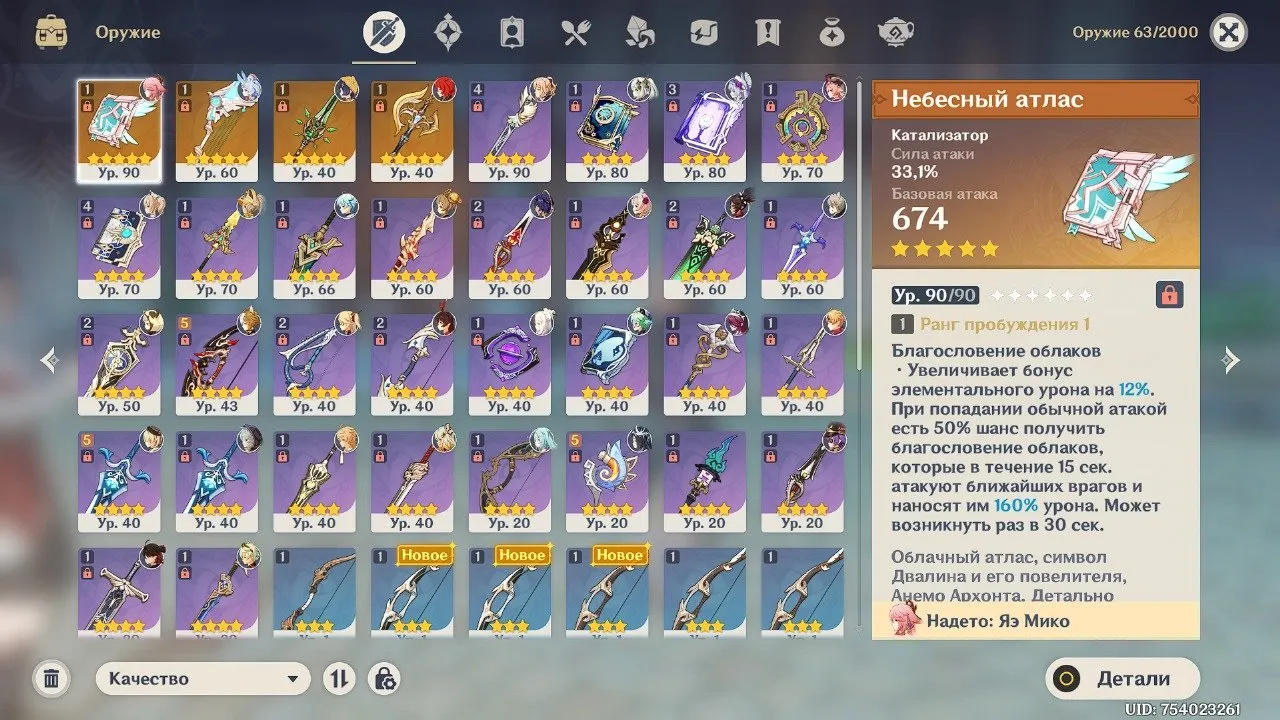1280x720 pixels.
Task: Go back a page using left arrow
Action: (x=47, y=360)
